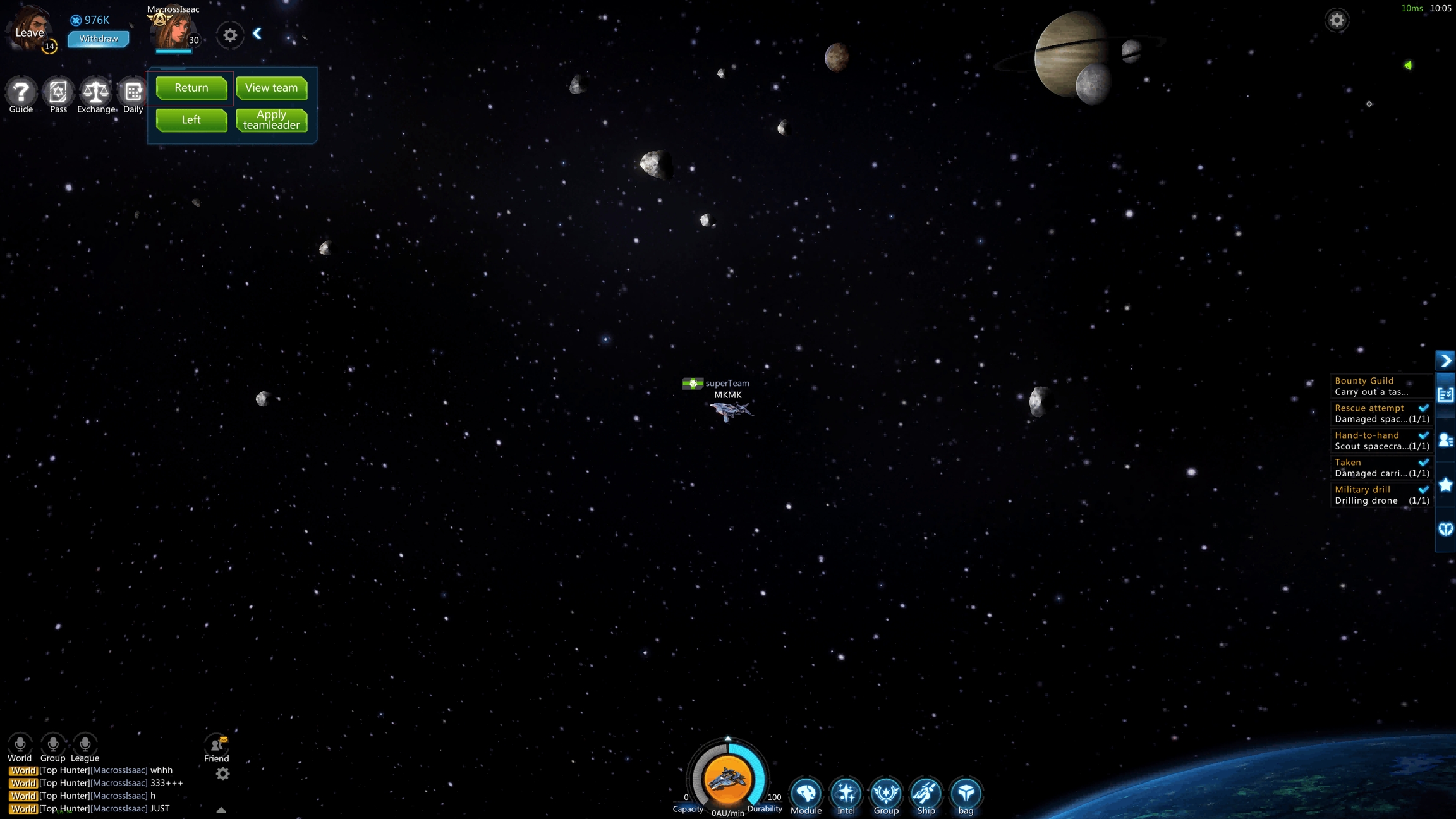Show the Daily tasks calendar

pyautogui.click(x=133, y=92)
